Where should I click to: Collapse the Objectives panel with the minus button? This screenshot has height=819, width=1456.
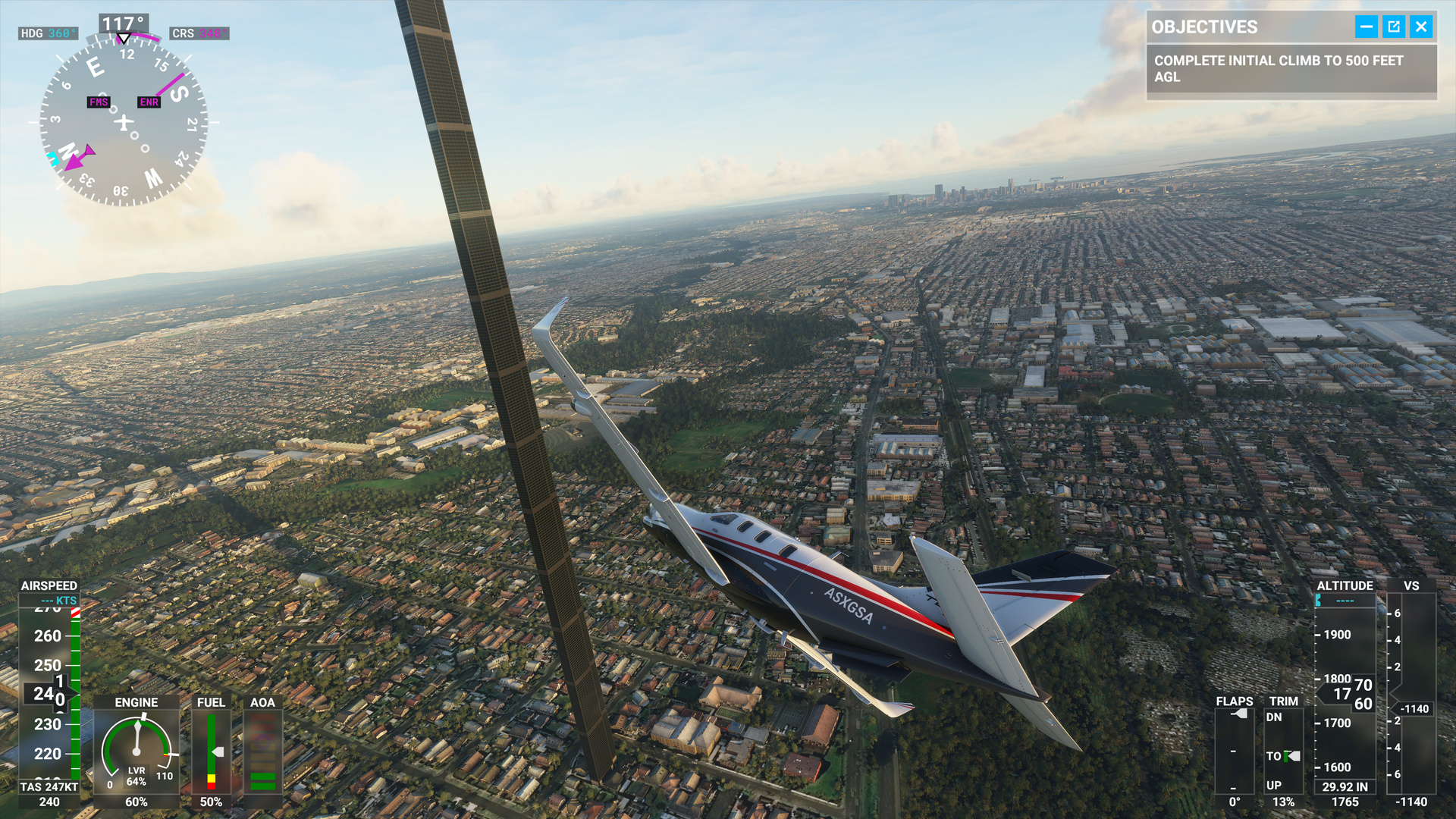[x=1366, y=27]
